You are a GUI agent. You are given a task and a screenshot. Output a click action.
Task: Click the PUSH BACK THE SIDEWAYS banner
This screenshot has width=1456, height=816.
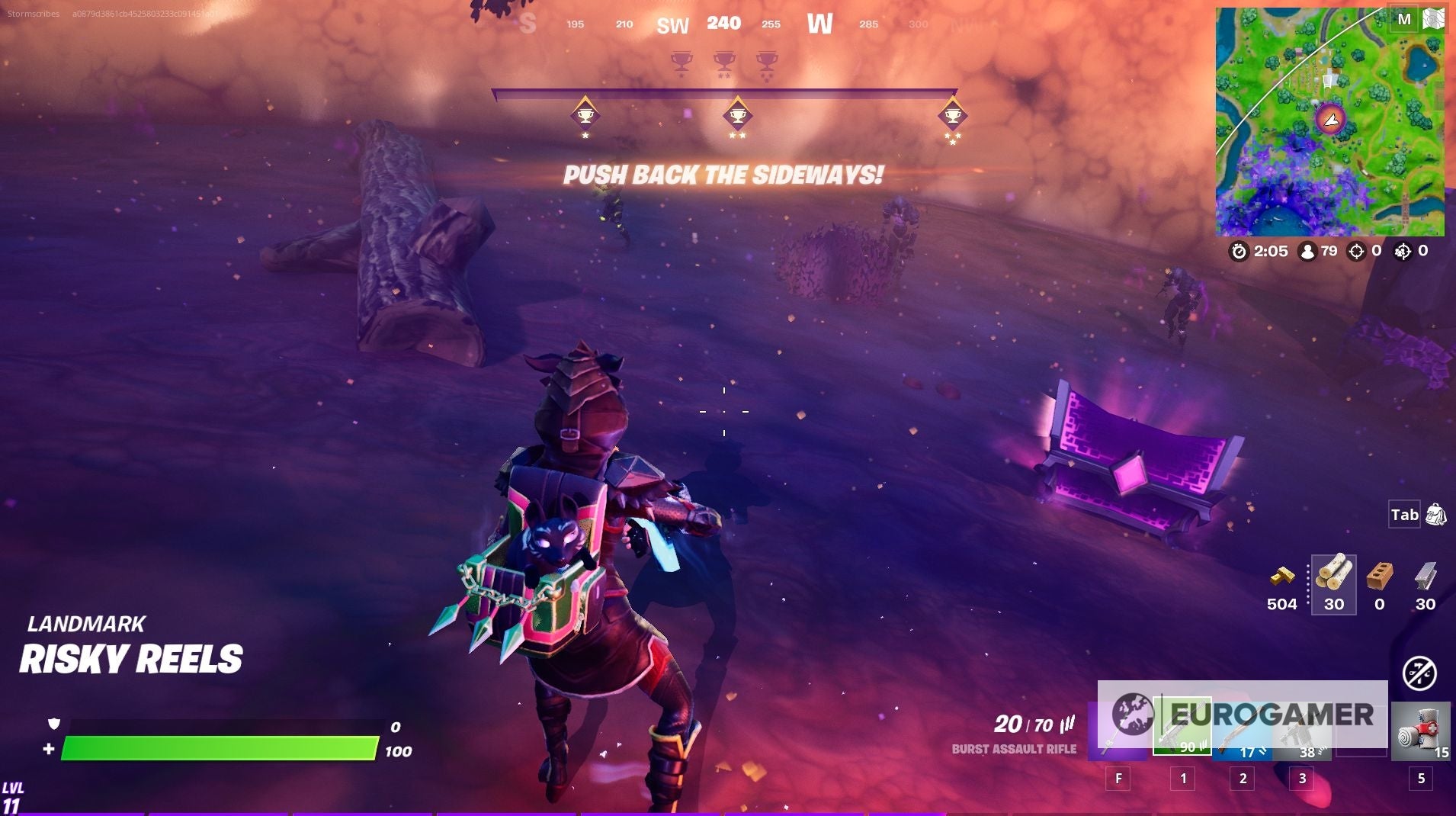[723, 175]
